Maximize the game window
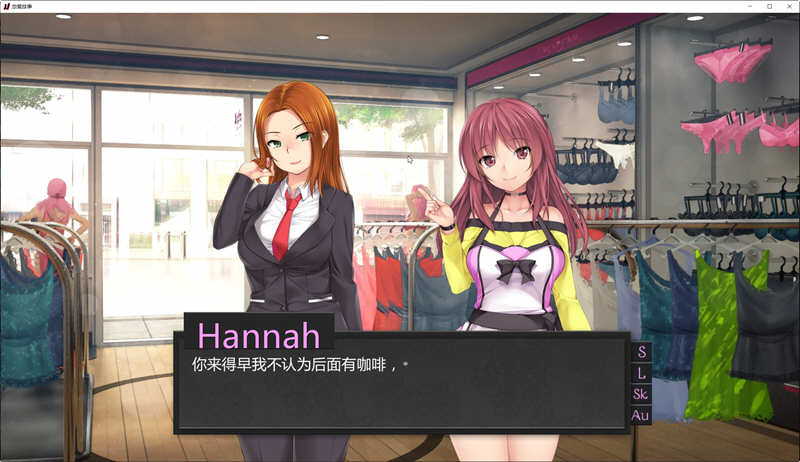 [x=769, y=6]
